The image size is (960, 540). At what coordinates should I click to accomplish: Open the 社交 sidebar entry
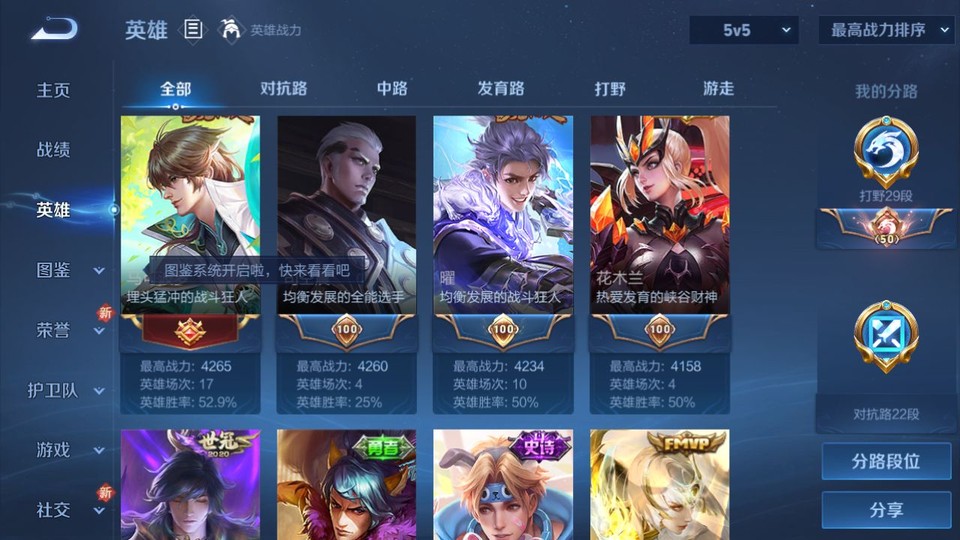(x=65, y=510)
